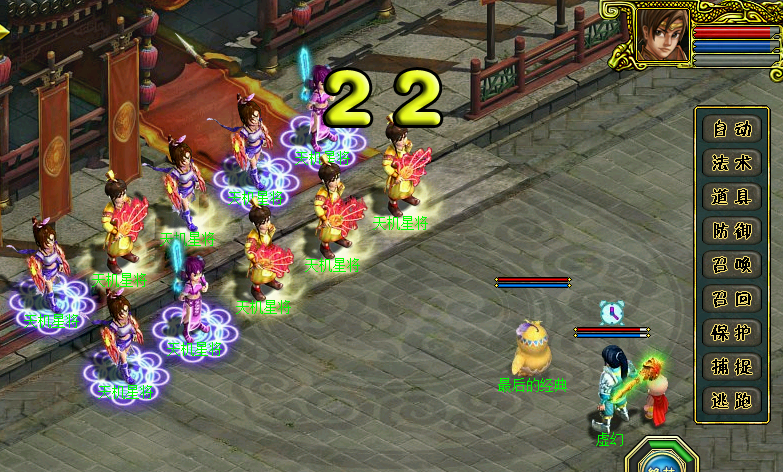This screenshot has width=783, height=472.
Task: Activate the 保护 protect command
Action: click(731, 333)
